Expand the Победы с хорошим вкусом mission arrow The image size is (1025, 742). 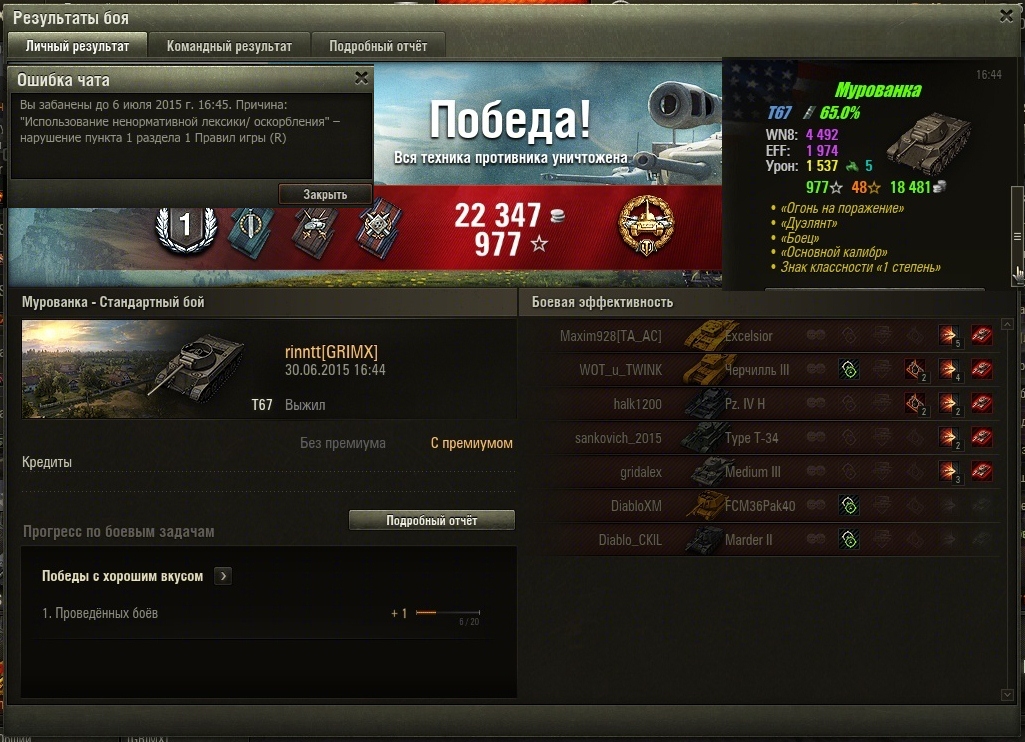point(223,576)
